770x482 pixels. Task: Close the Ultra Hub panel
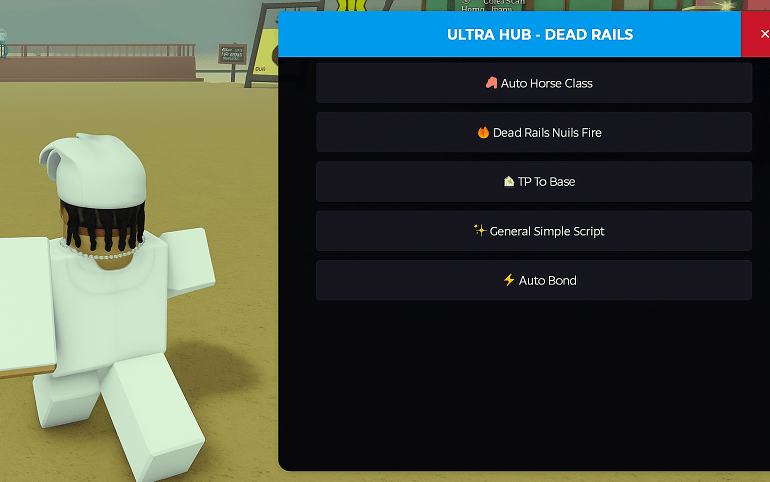click(763, 34)
